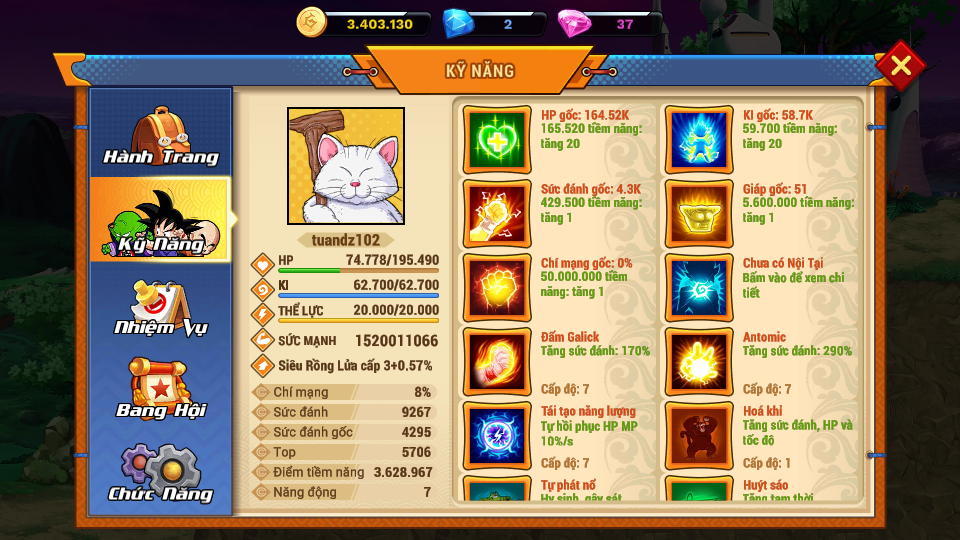The width and height of the screenshot is (960, 540).
Task: Choose the Antomic skill icon
Action: coord(698,361)
